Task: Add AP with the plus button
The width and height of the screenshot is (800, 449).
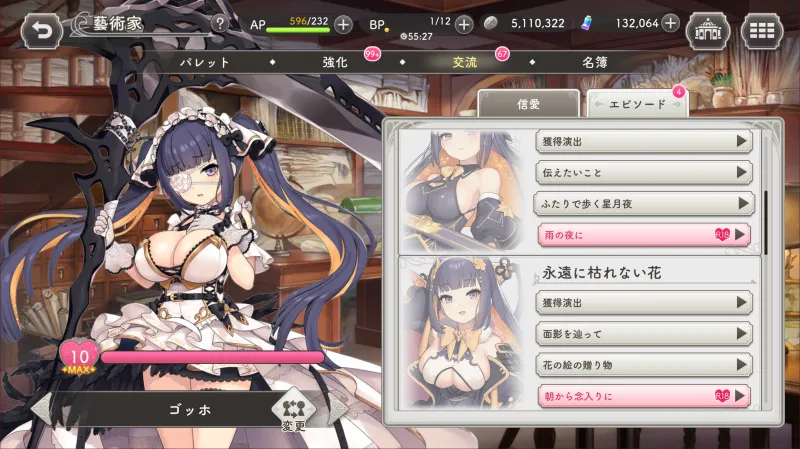Action: point(342,24)
